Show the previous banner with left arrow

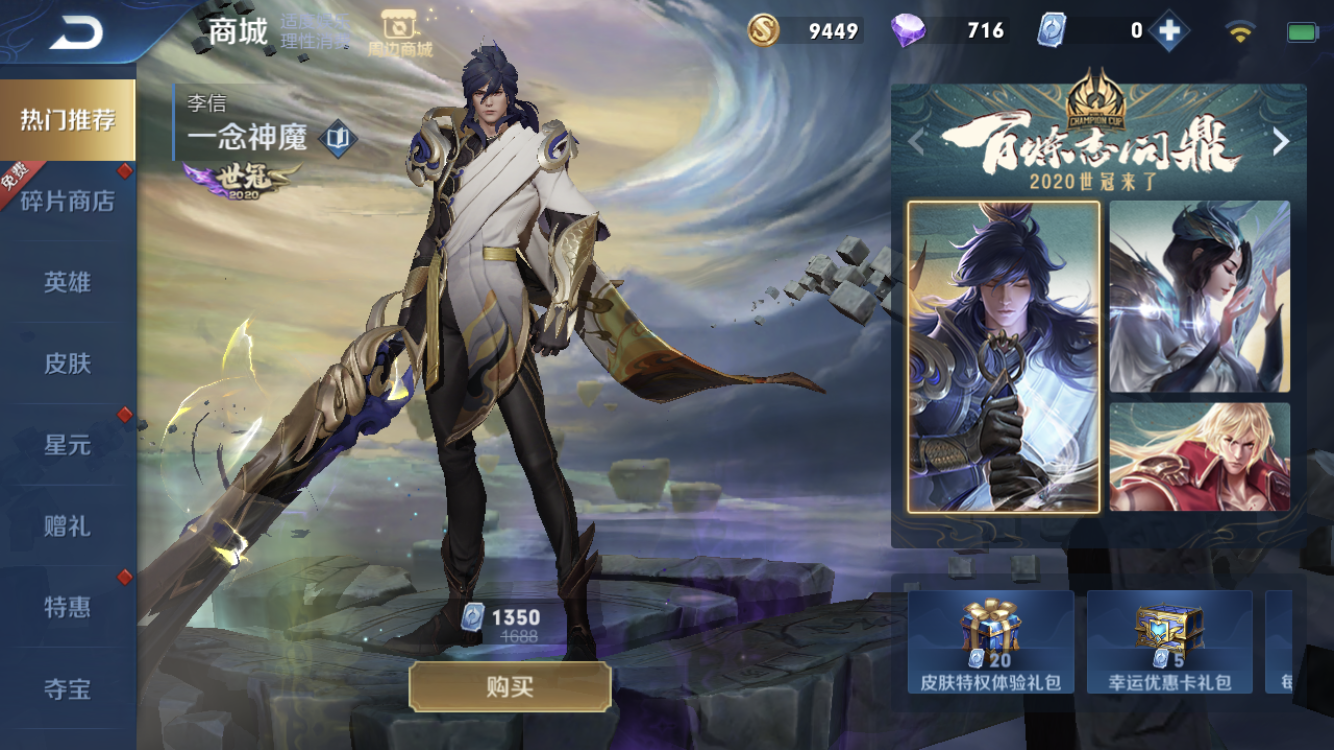(916, 142)
